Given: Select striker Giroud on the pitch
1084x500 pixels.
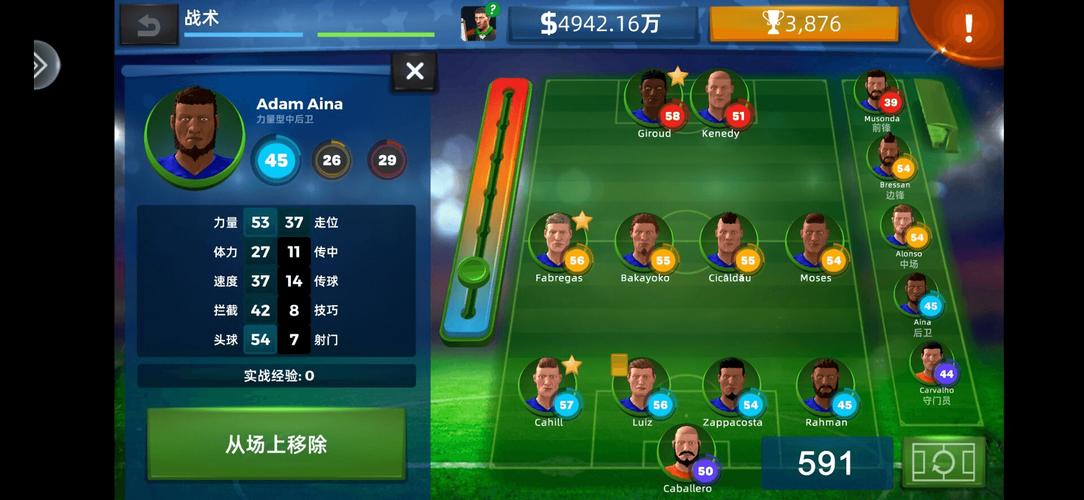Looking at the screenshot, I should click(x=653, y=99).
